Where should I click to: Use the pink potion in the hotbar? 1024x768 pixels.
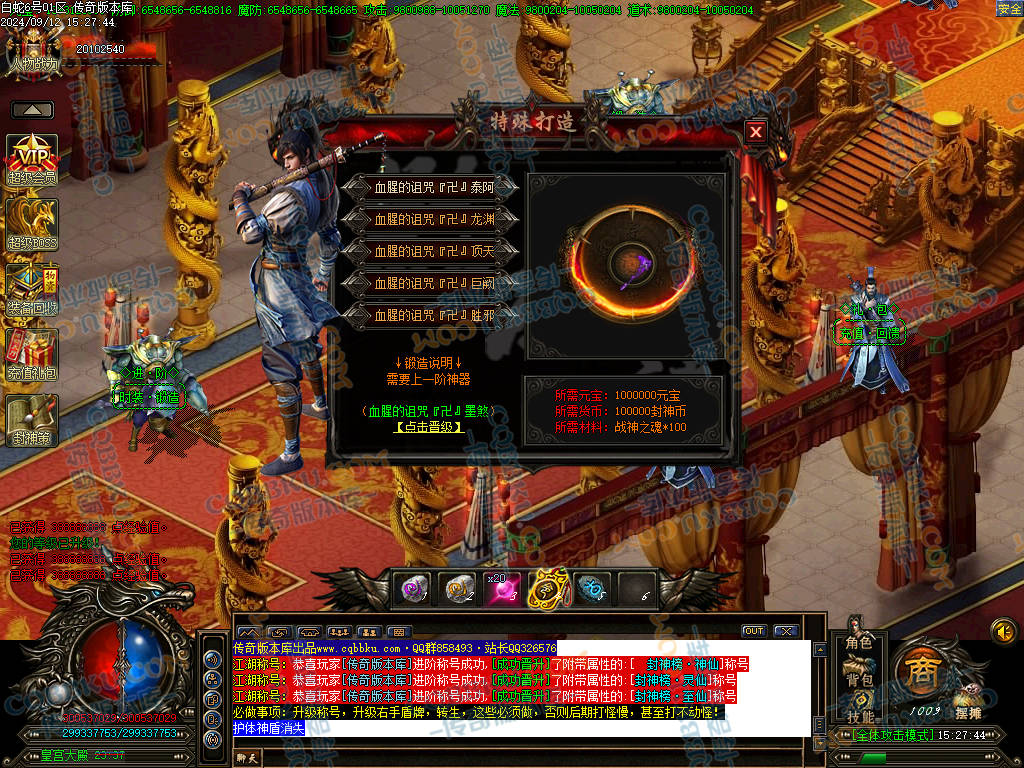(501, 590)
